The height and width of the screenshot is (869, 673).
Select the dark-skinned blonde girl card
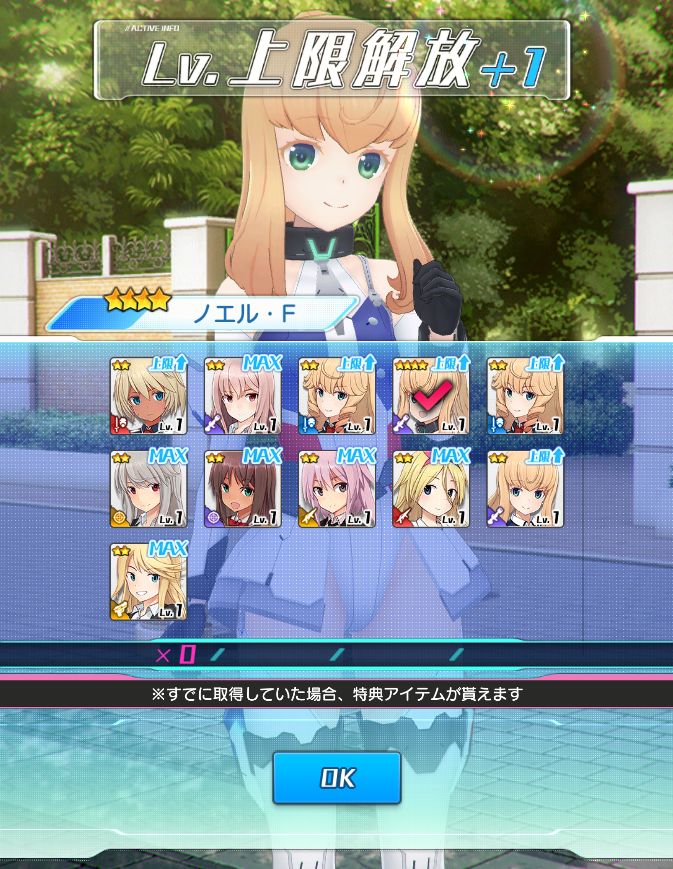[x=148, y=396]
